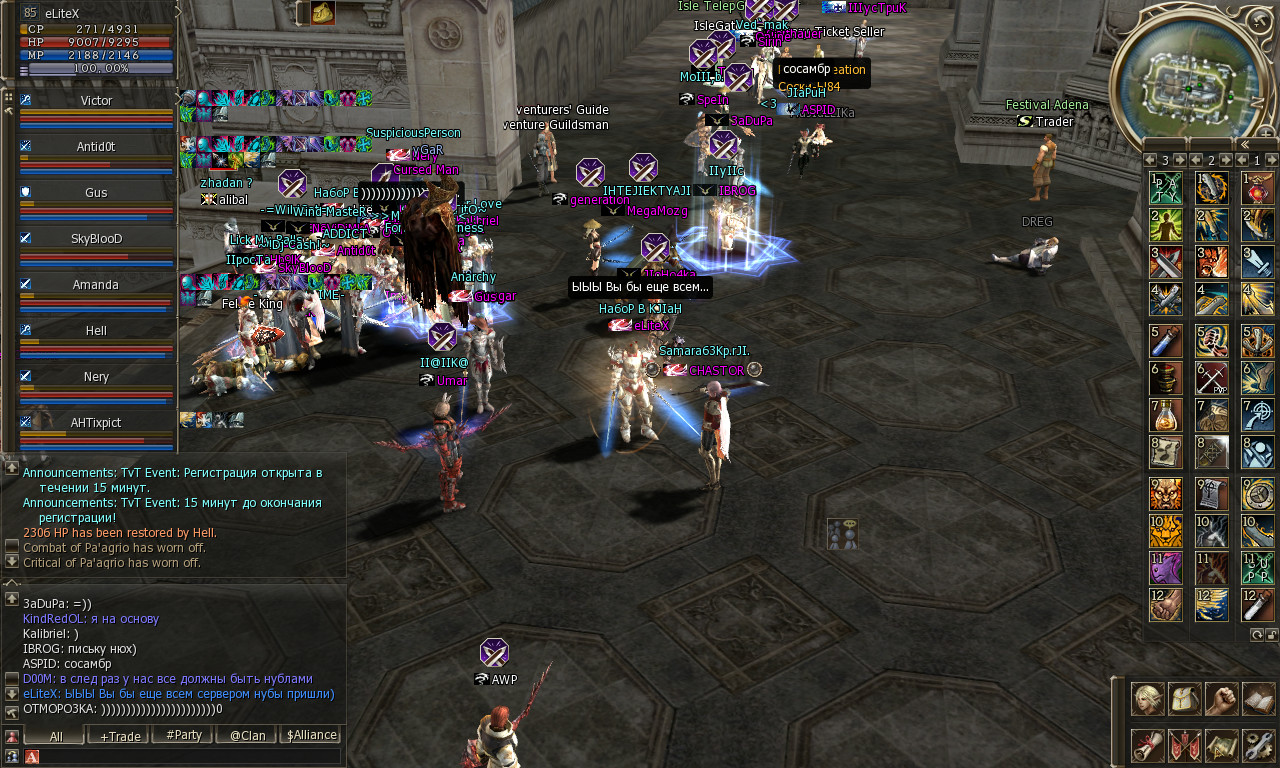The image size is (1280, 768).
Task: Switch chat to the #Party tab
Action: [183, 735]
